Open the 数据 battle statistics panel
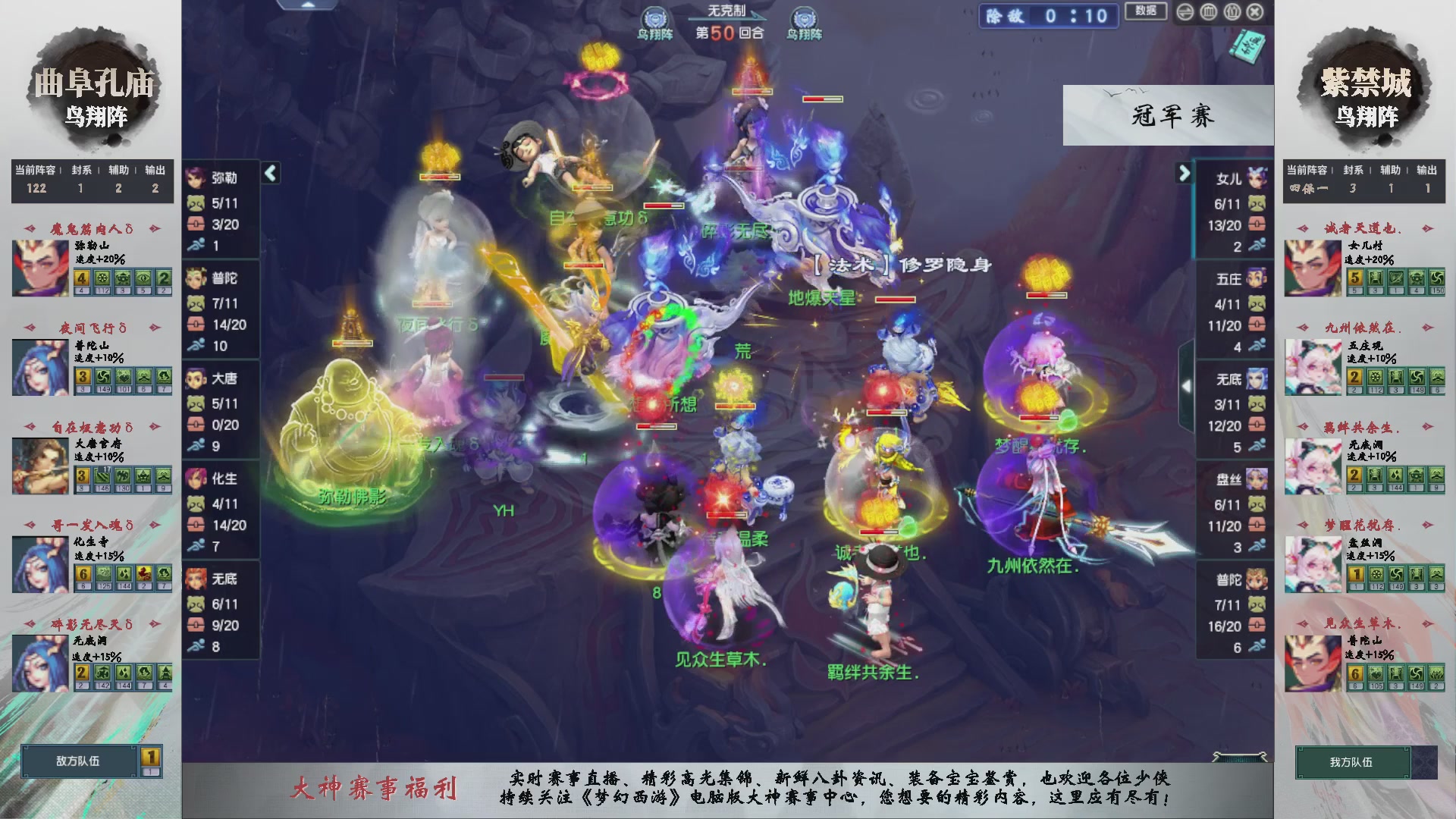The width and height of the screenshot is (1456, 819). coord(1146,12)
